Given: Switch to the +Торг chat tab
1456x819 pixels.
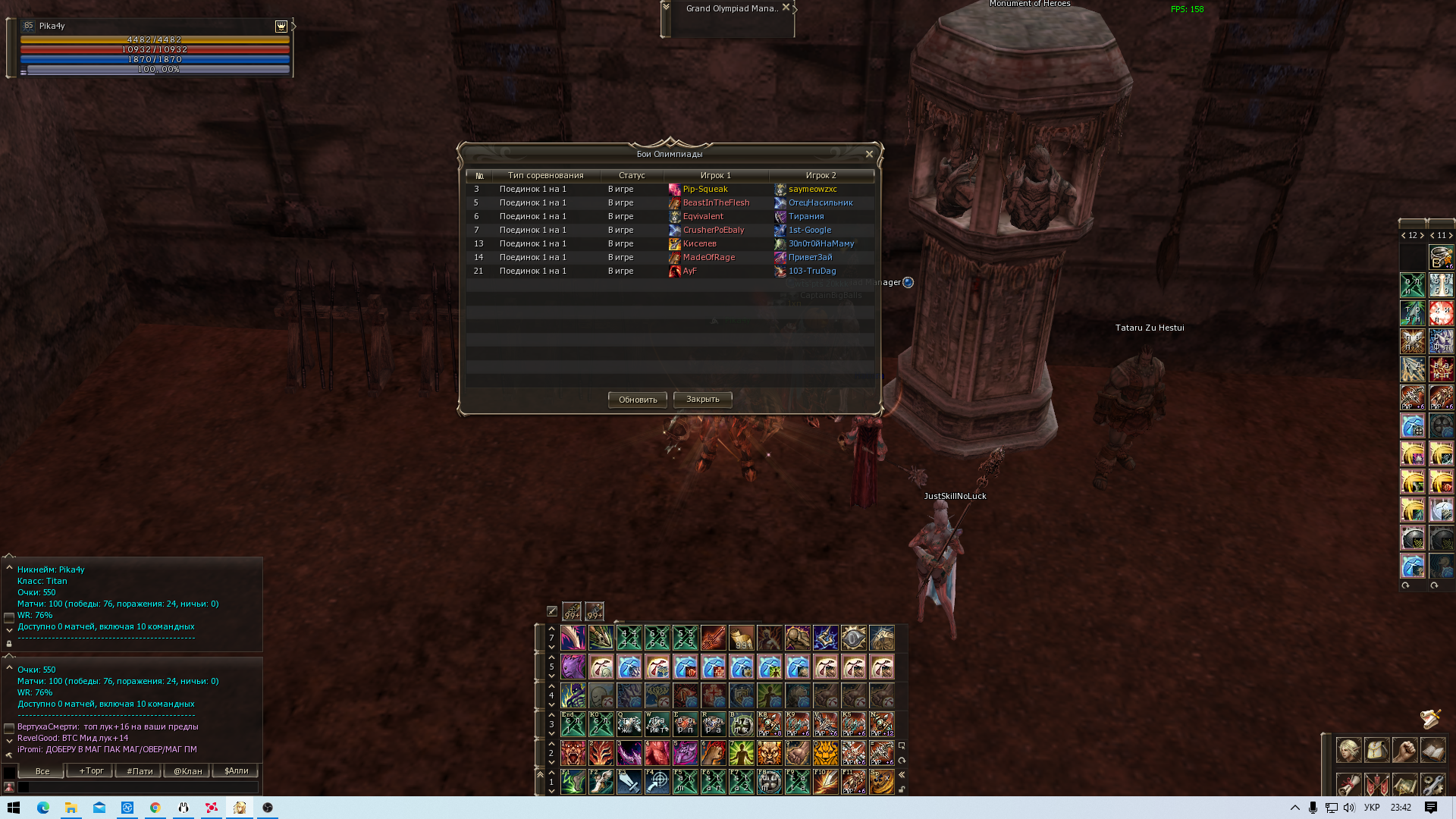Looking at the screenshot, I should [89, 770].
